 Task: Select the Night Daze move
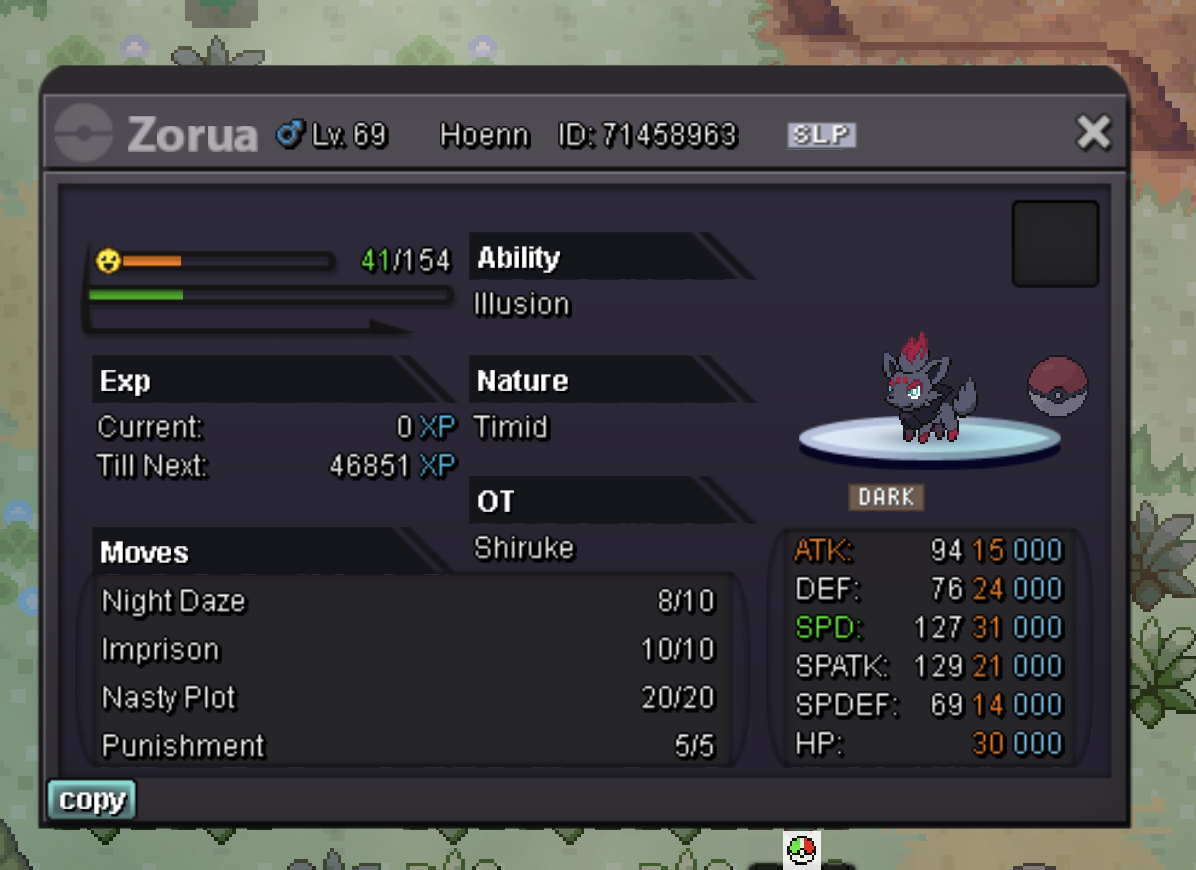[x=406, y=601]
